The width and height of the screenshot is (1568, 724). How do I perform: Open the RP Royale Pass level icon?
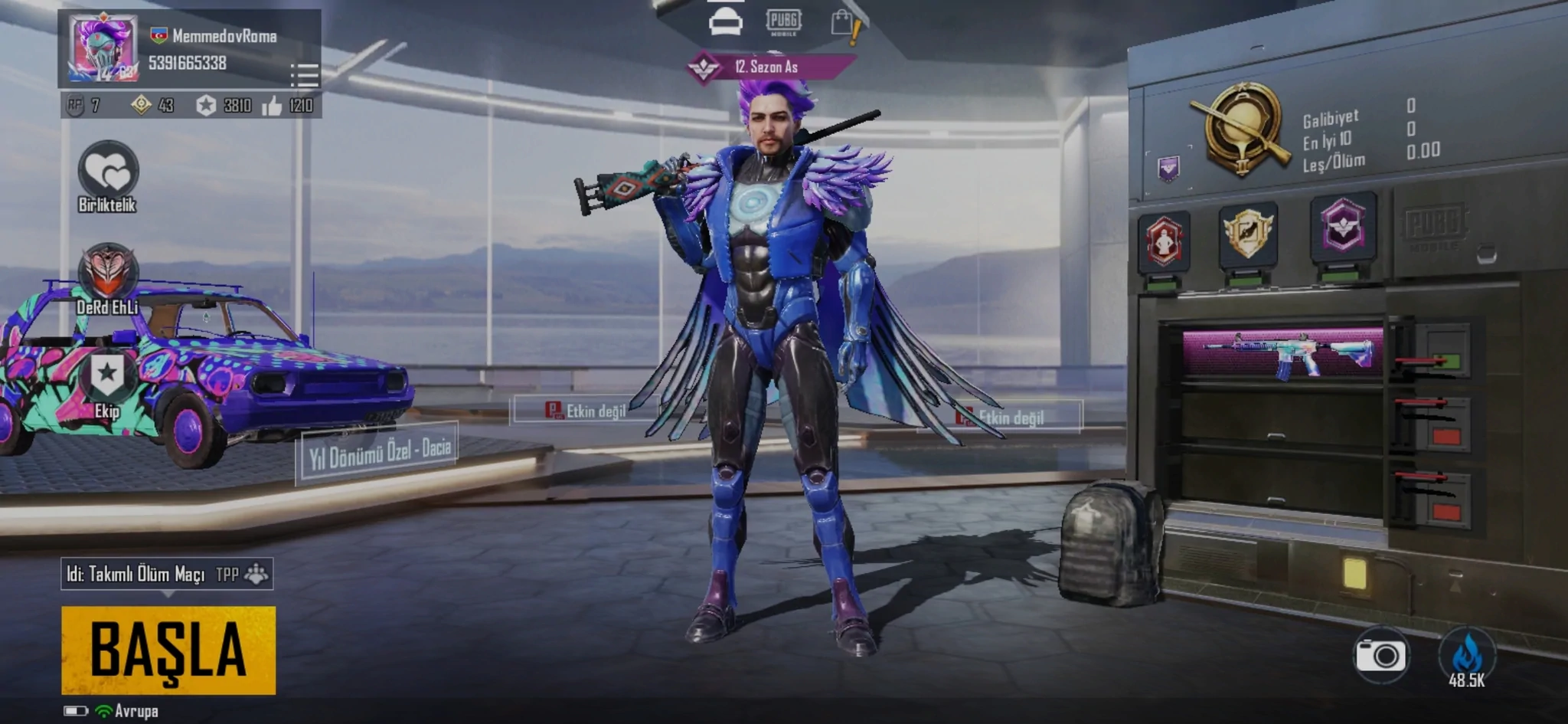coord(76,105)
